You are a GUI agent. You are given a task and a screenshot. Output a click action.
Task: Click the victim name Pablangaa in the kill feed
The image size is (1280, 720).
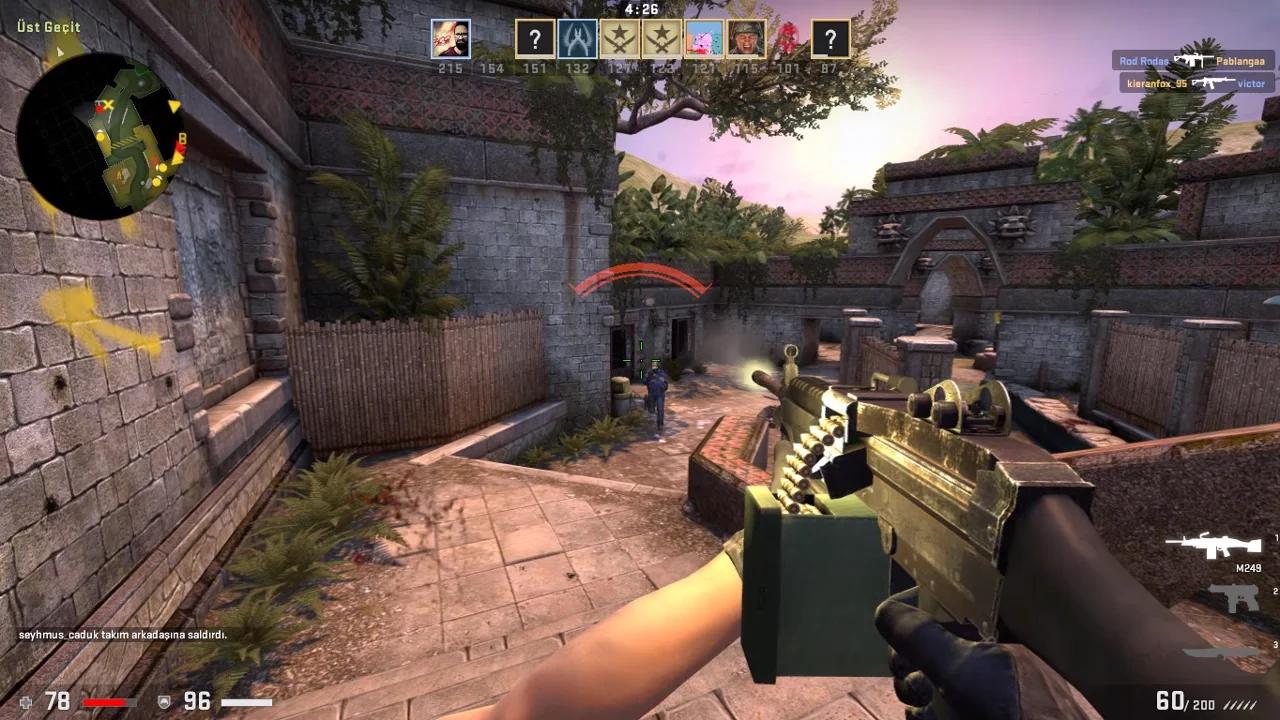[1240, 61]
